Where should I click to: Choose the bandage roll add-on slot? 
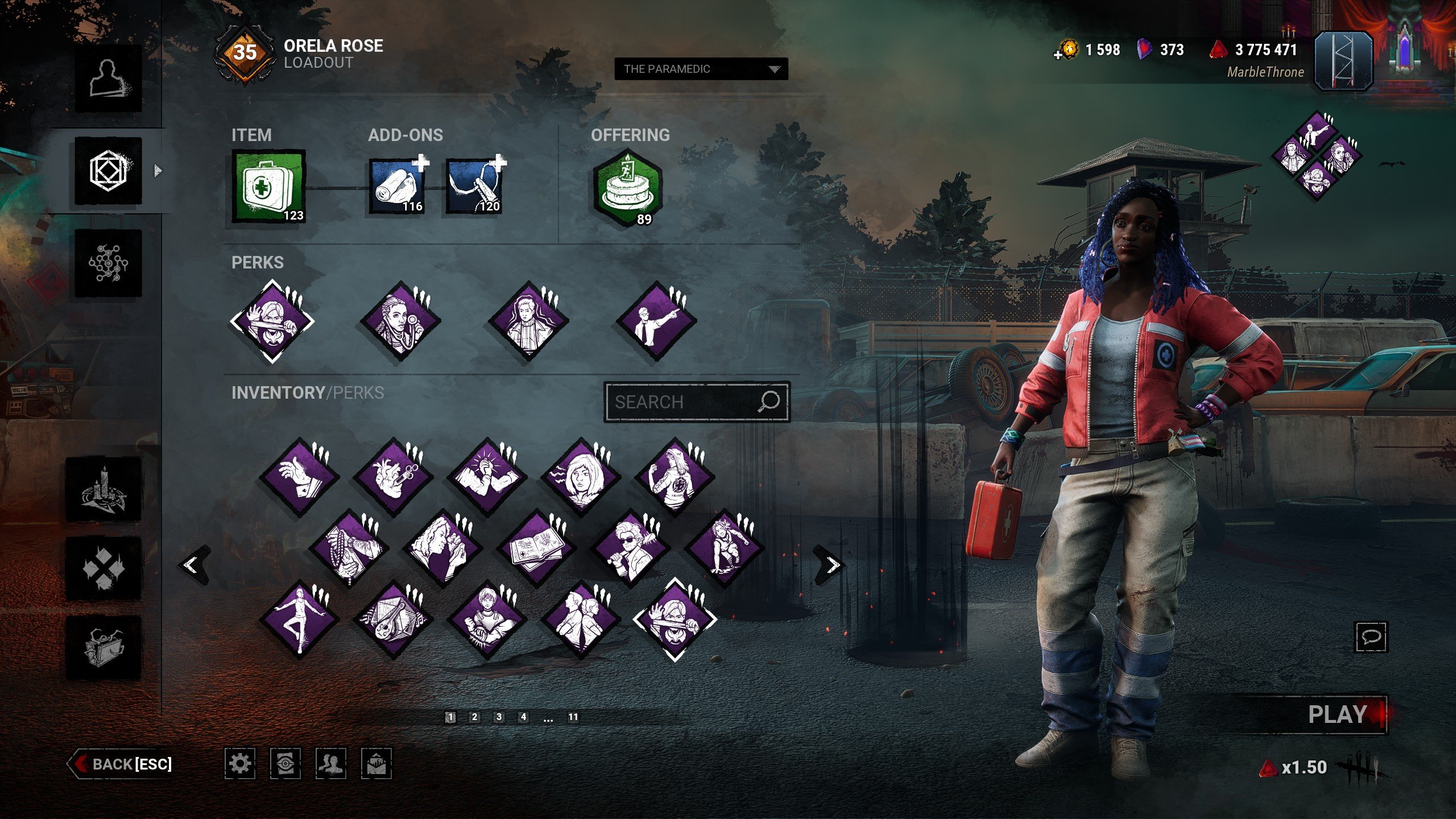click(x=397, y=185)
